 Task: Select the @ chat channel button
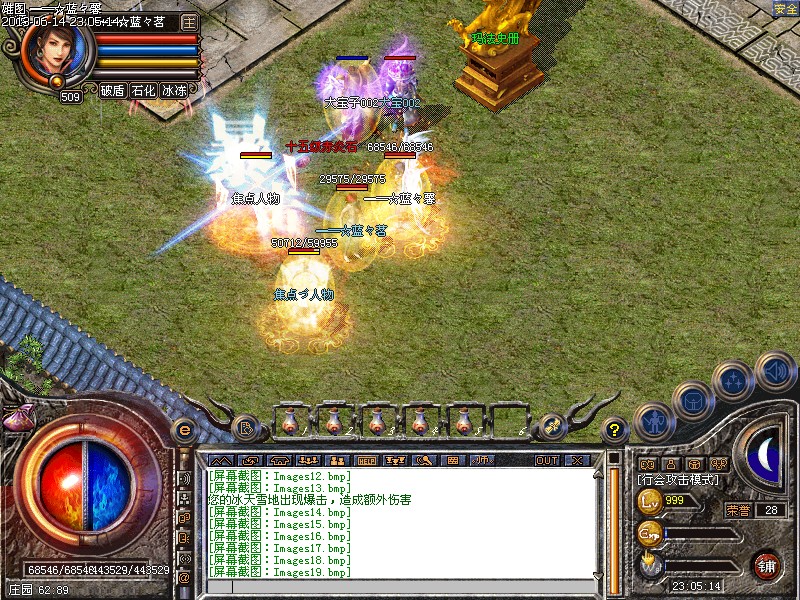(x=184, y=577)
